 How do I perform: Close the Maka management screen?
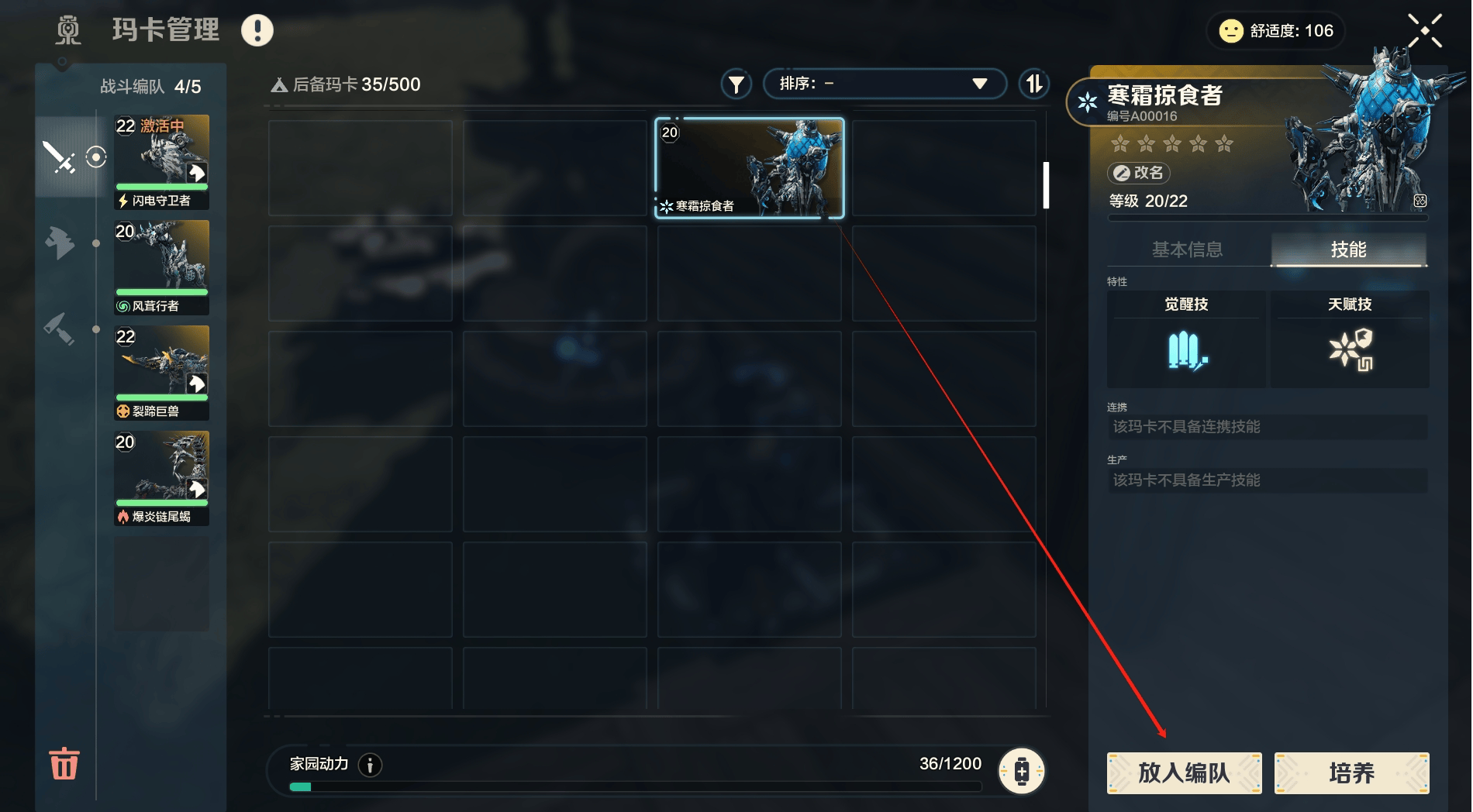1425,31
